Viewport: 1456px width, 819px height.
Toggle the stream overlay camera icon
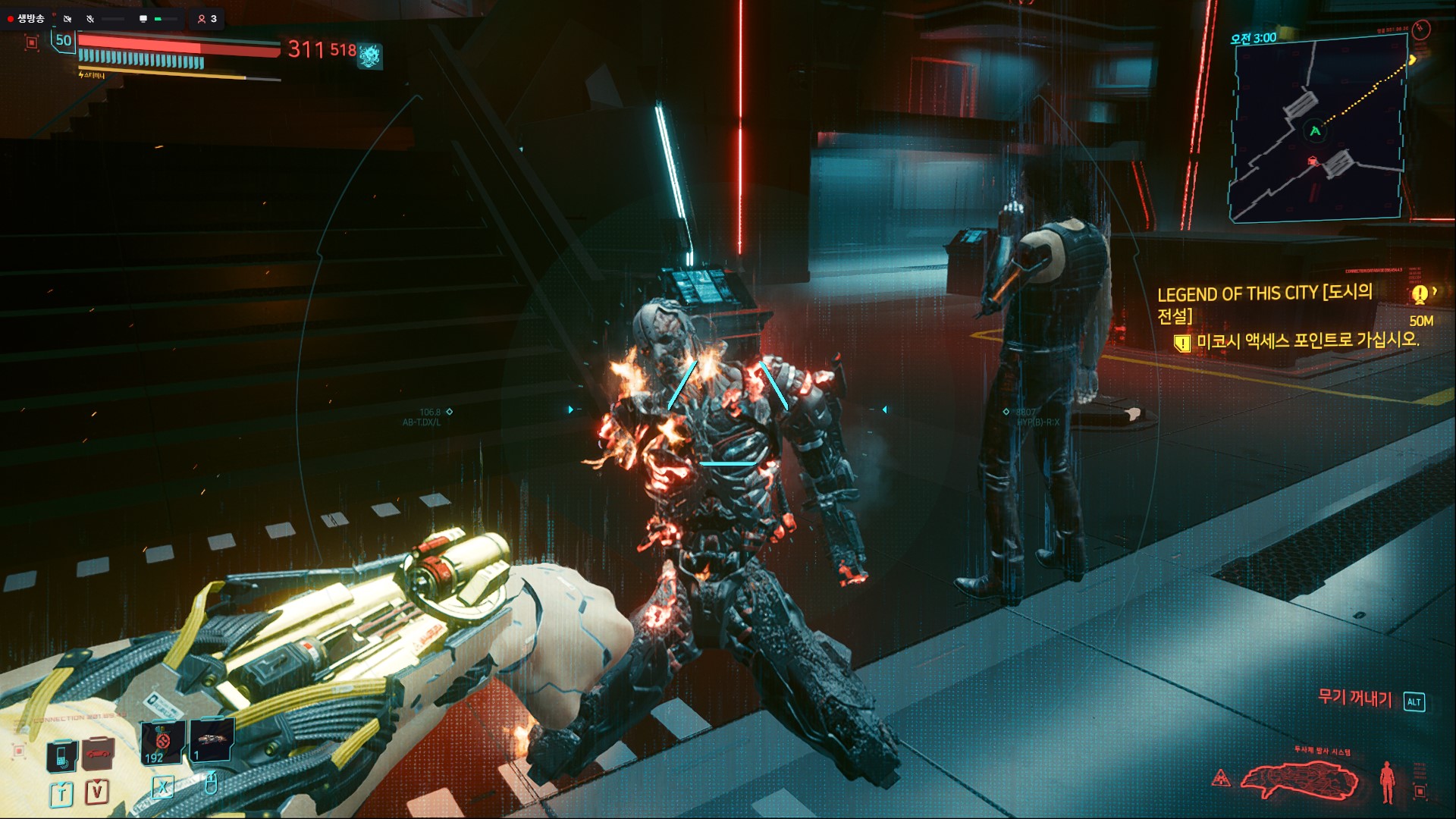[67, 18]
